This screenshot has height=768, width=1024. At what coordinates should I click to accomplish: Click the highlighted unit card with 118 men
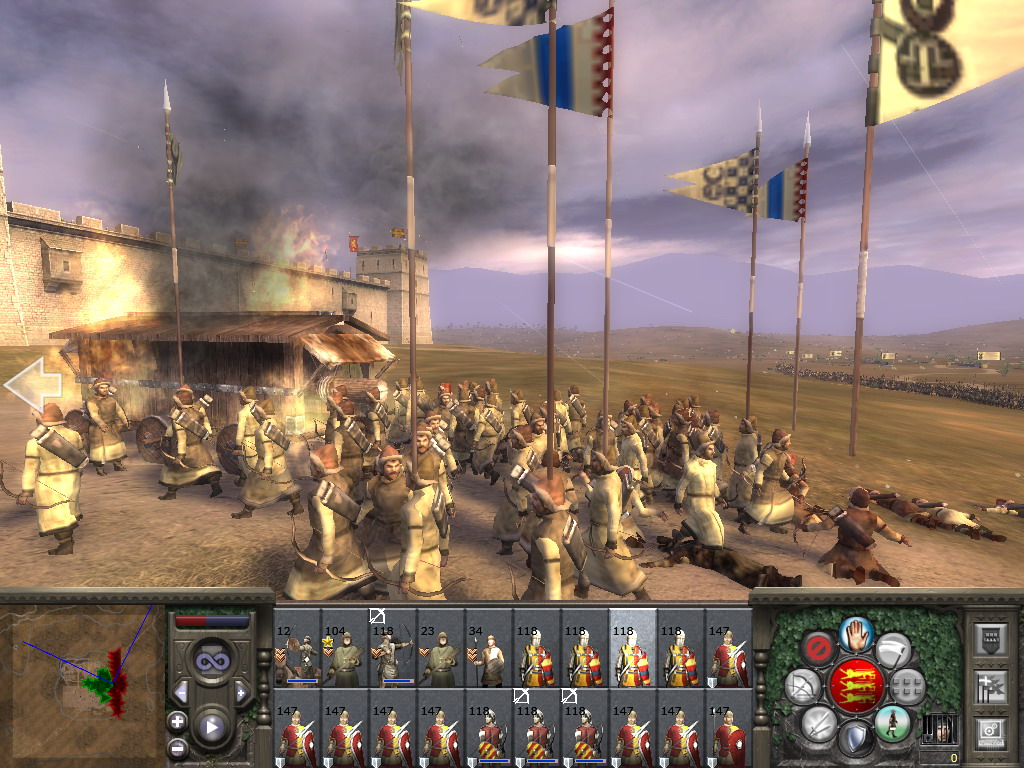point(633,650)
